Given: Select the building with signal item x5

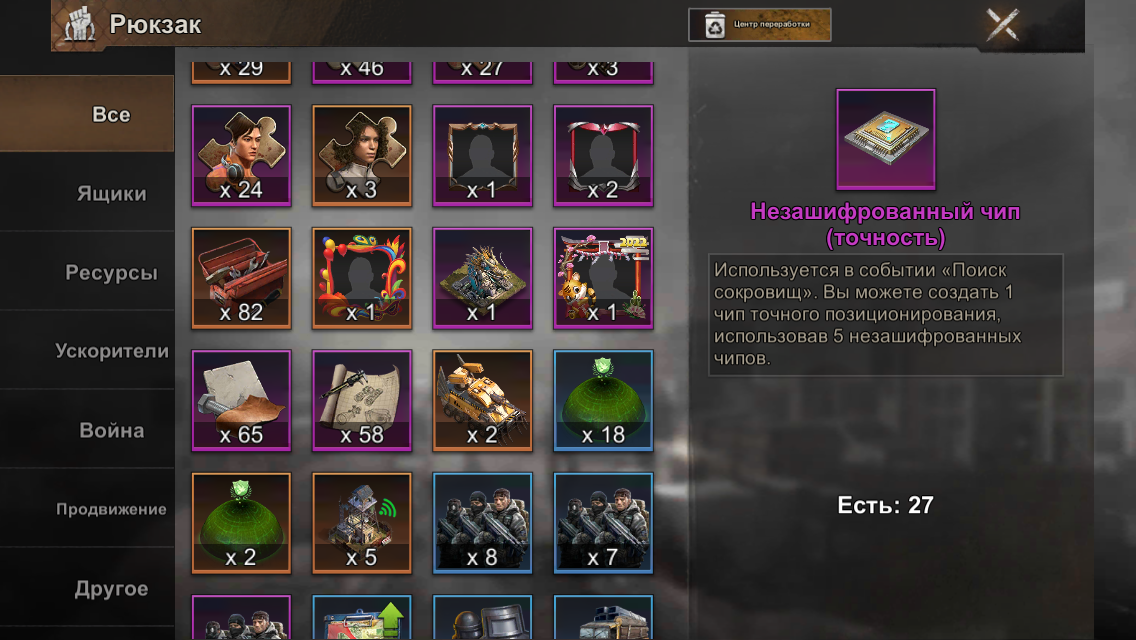Looking at the screenshot, I should pyautogui.click(x=362, y=522).
